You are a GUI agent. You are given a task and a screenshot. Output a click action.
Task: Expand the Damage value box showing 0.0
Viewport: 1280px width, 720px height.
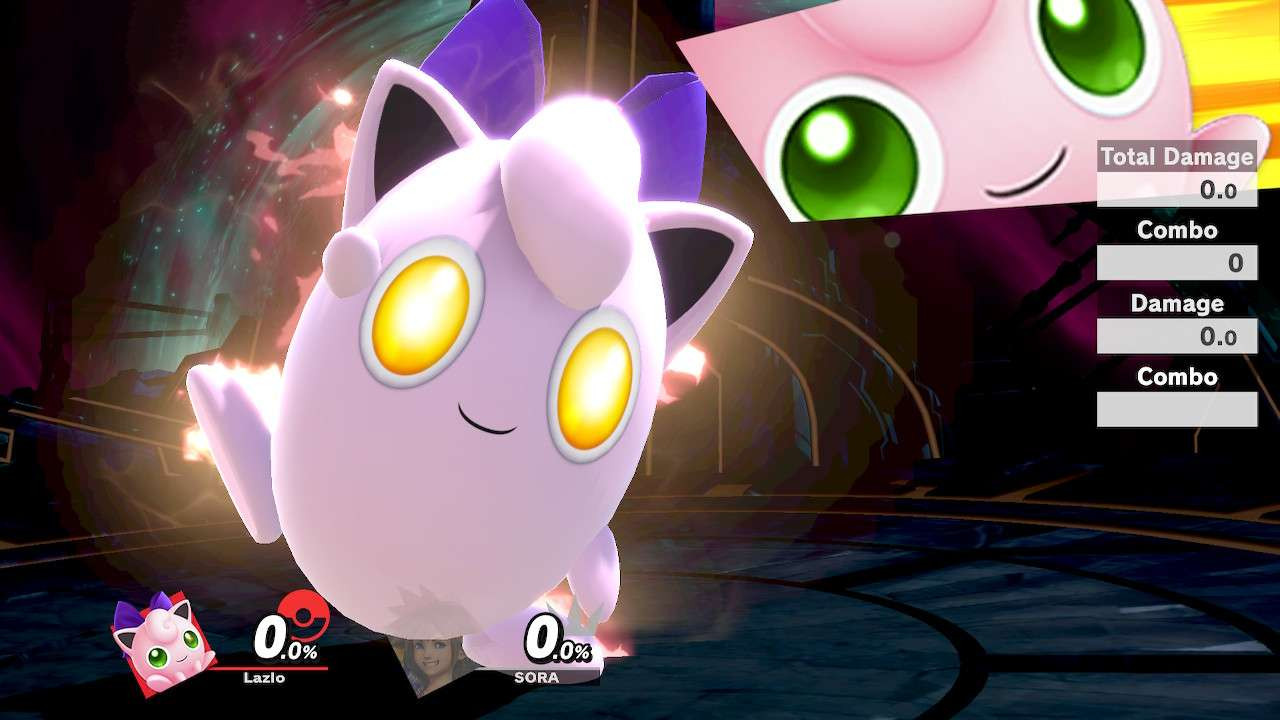coord(1177,336)
